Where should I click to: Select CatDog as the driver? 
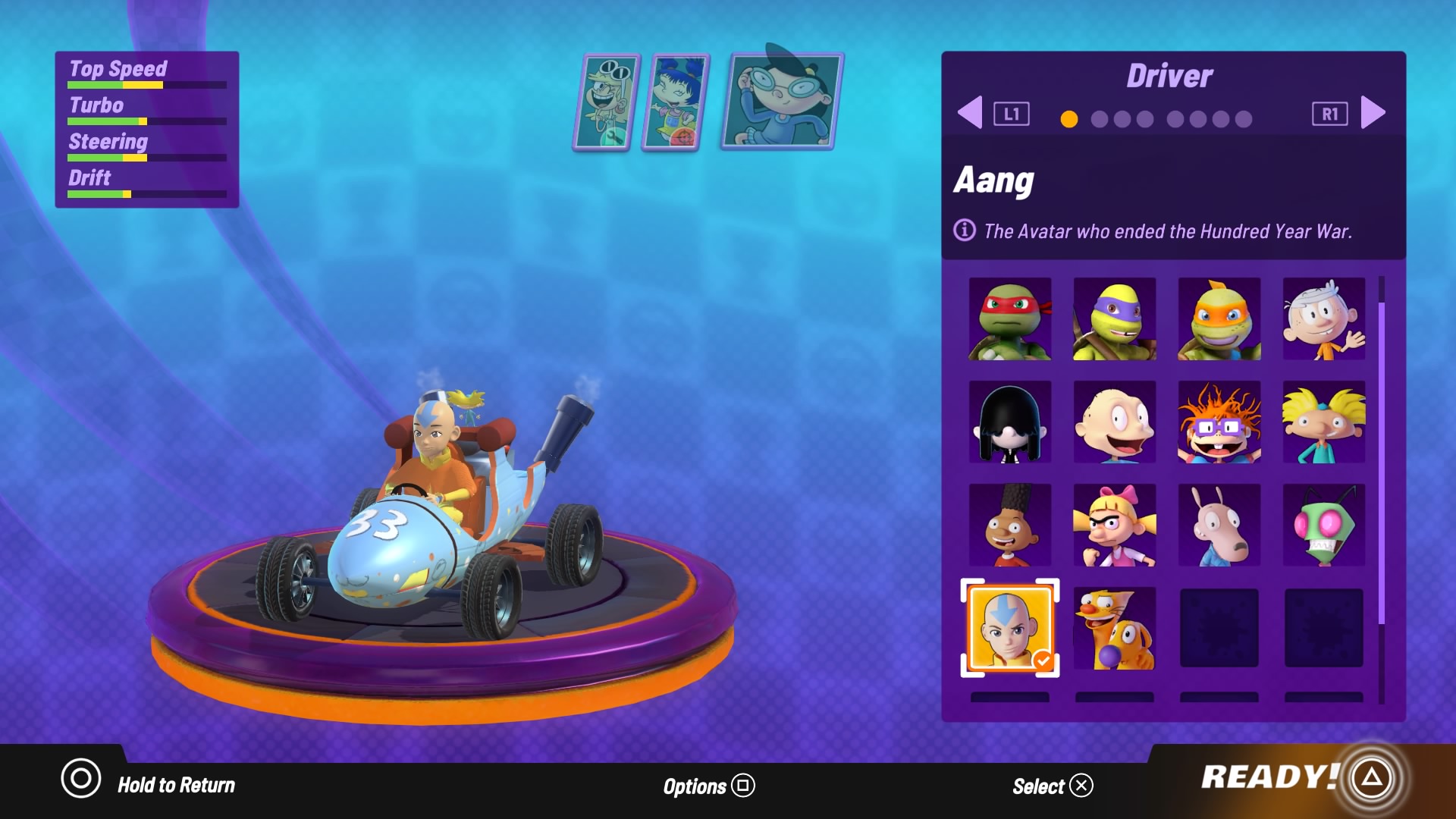(1114, 629)
